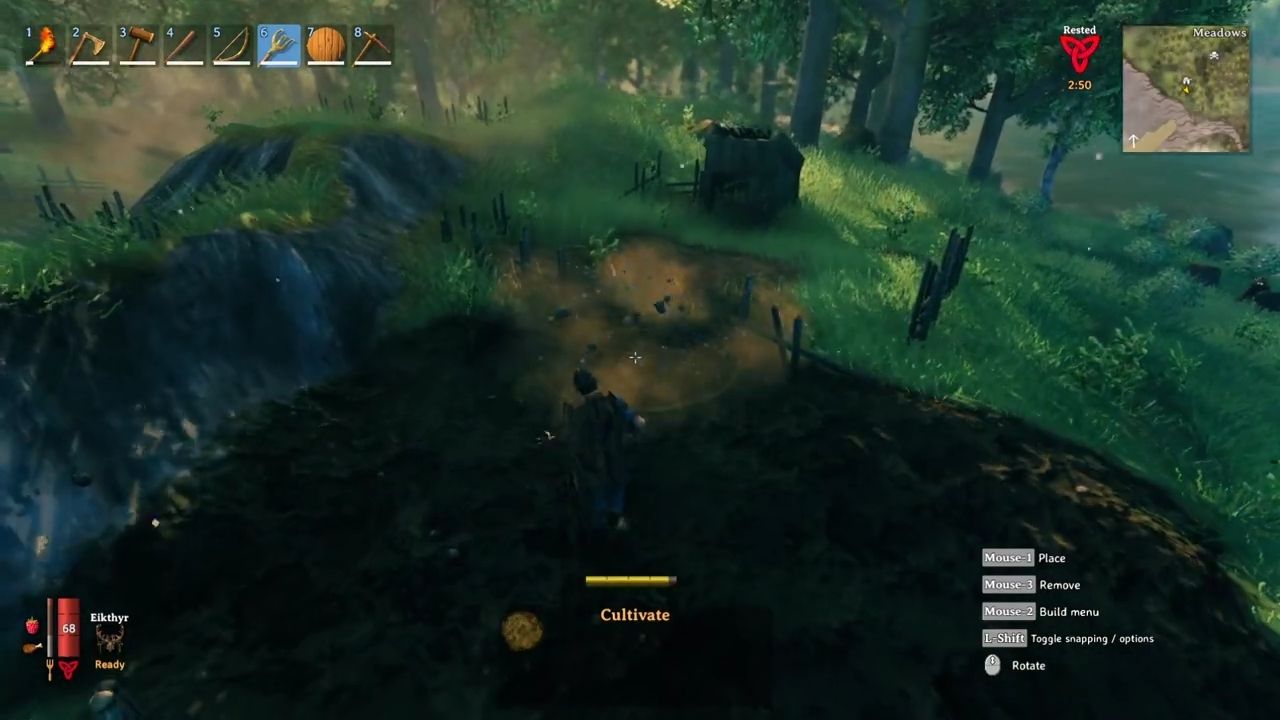Click the Rested status effect icon
Screen dimensions: 1280x720
click(x=1079, y=52)
